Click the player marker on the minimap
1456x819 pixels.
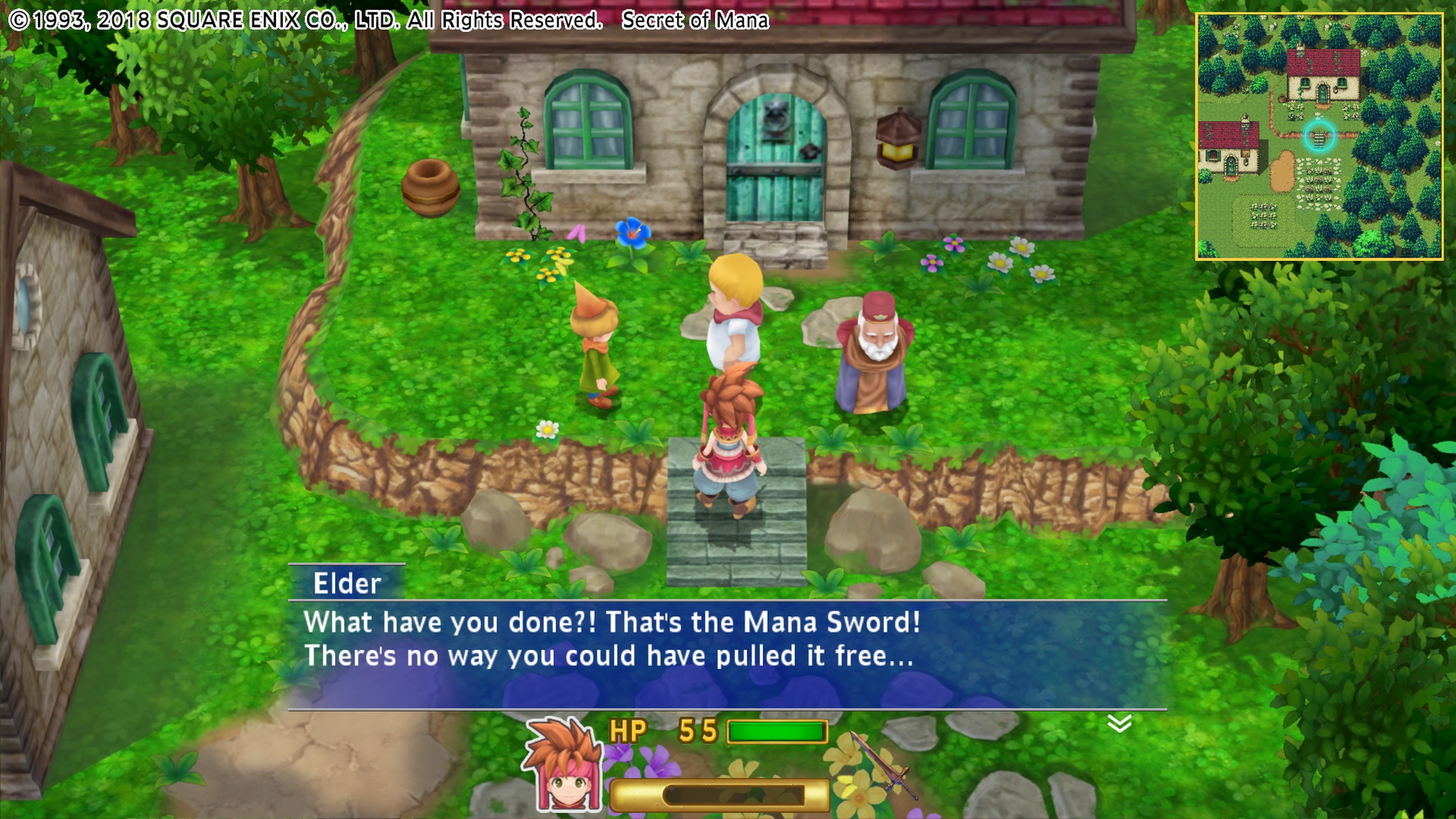click(x=1319, y=135)
